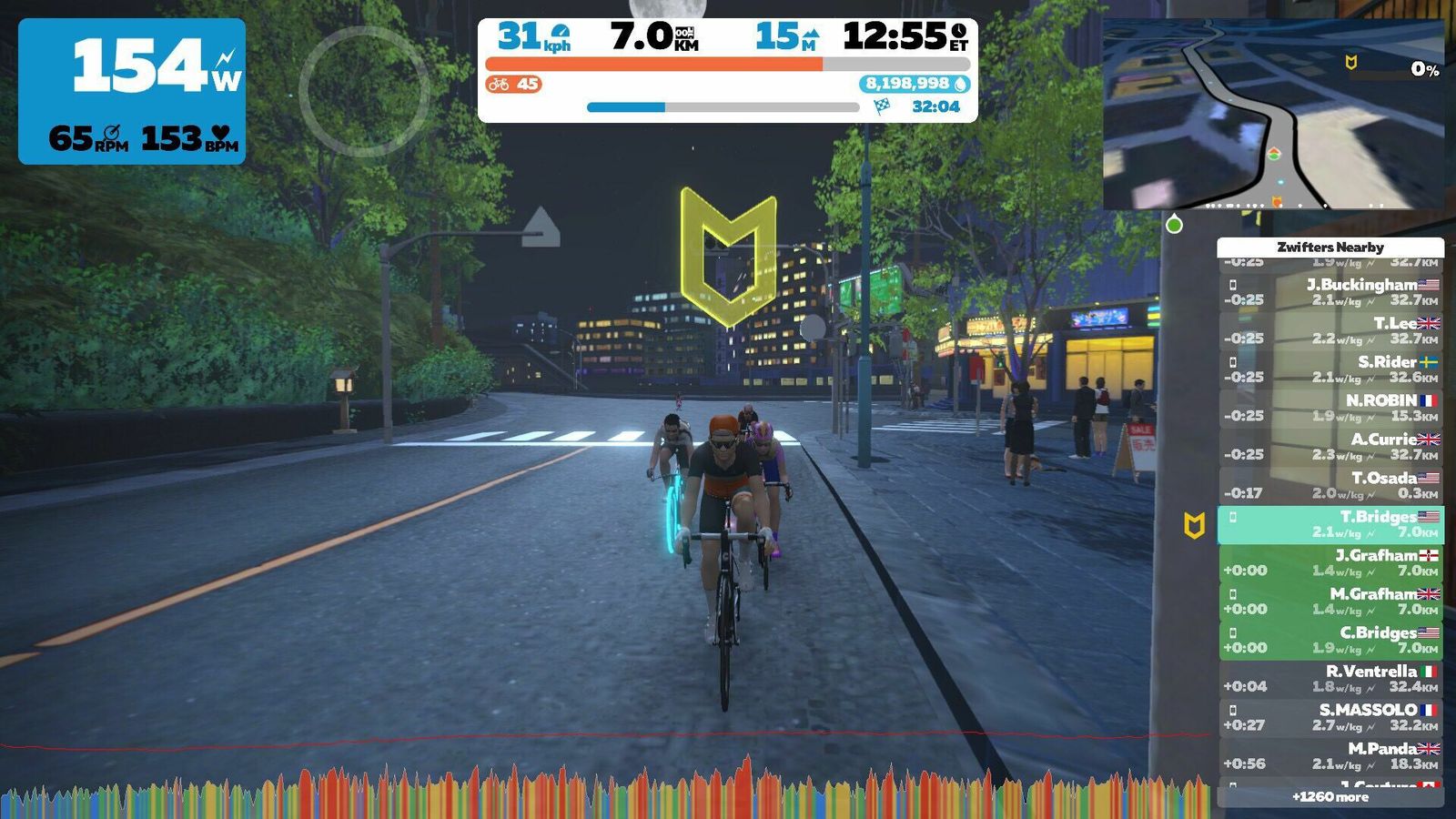Viewport: 1456px width, 819px height.
Task: Click the 45 riders group badge
Action: (513, 85)
